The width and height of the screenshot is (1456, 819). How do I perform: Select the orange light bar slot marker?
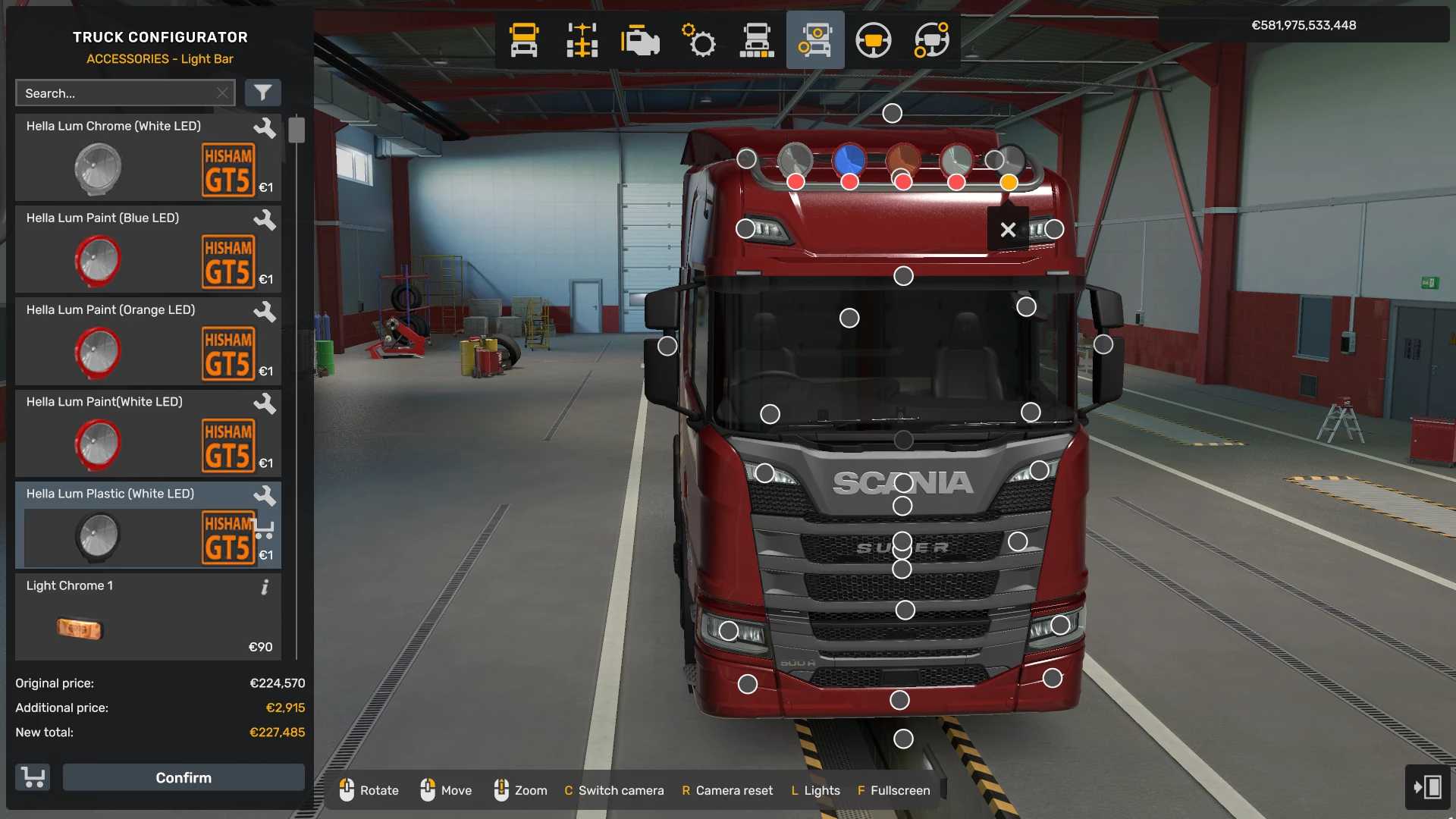pyautogui.click(x=1009, y=182)
